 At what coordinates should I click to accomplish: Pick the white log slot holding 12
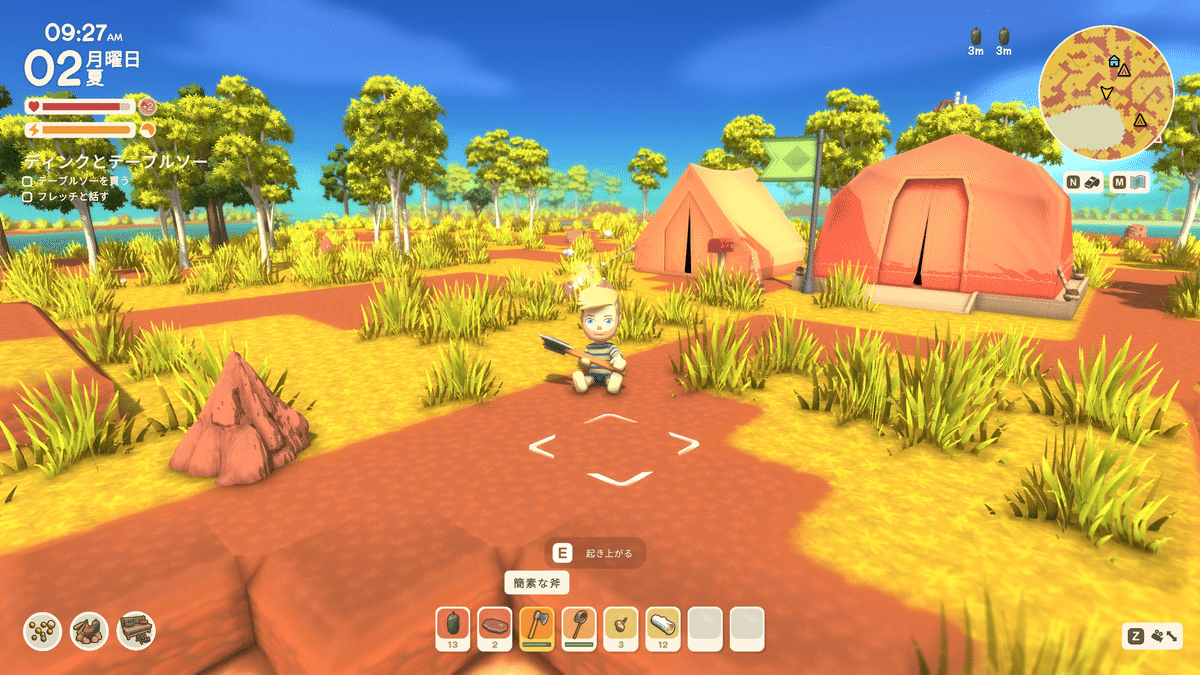click(663, 625)
